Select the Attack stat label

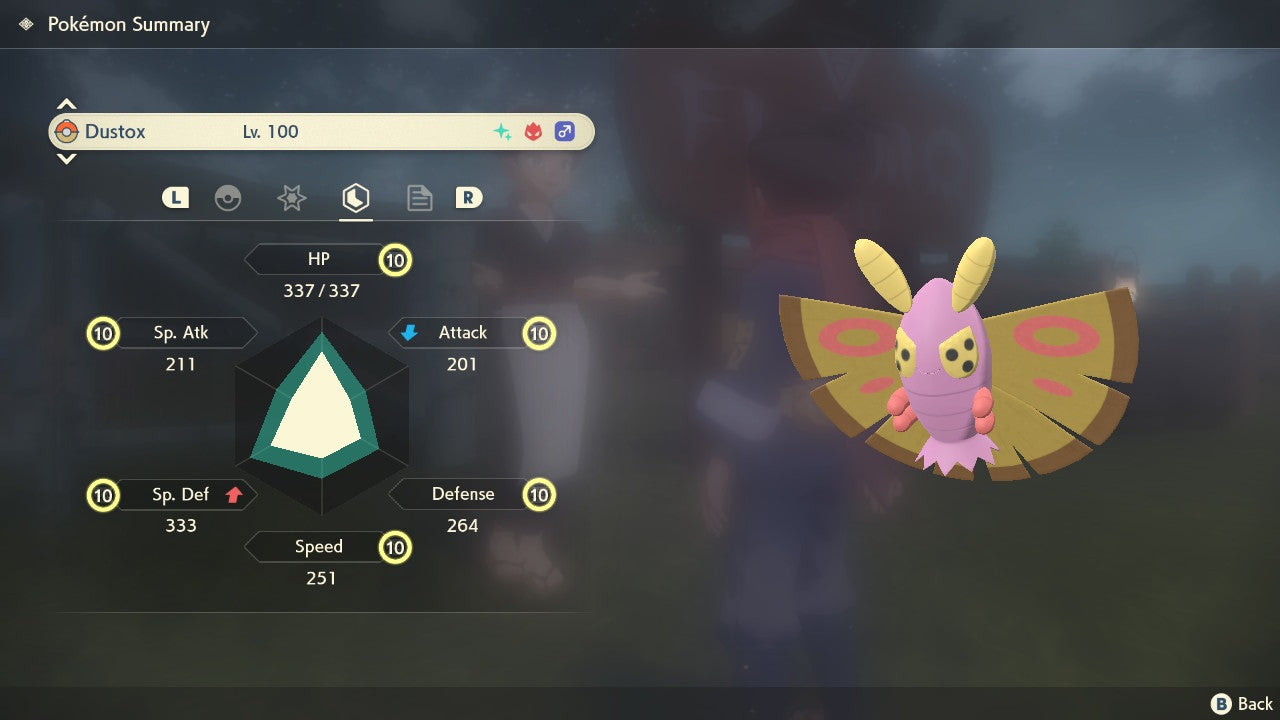coord(462,333)
